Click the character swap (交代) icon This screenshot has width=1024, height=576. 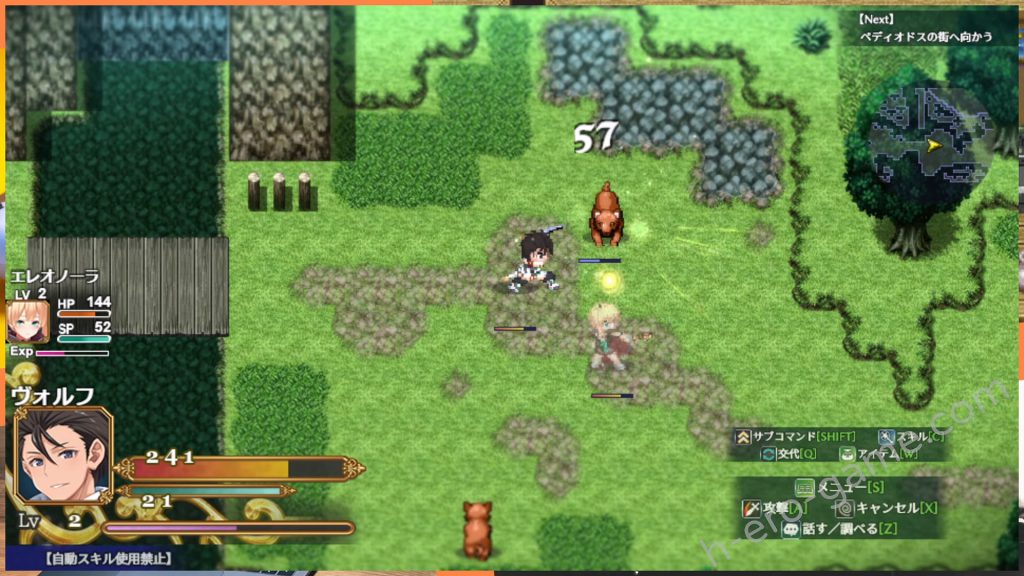pyautogui.click(x=769, y=453)
